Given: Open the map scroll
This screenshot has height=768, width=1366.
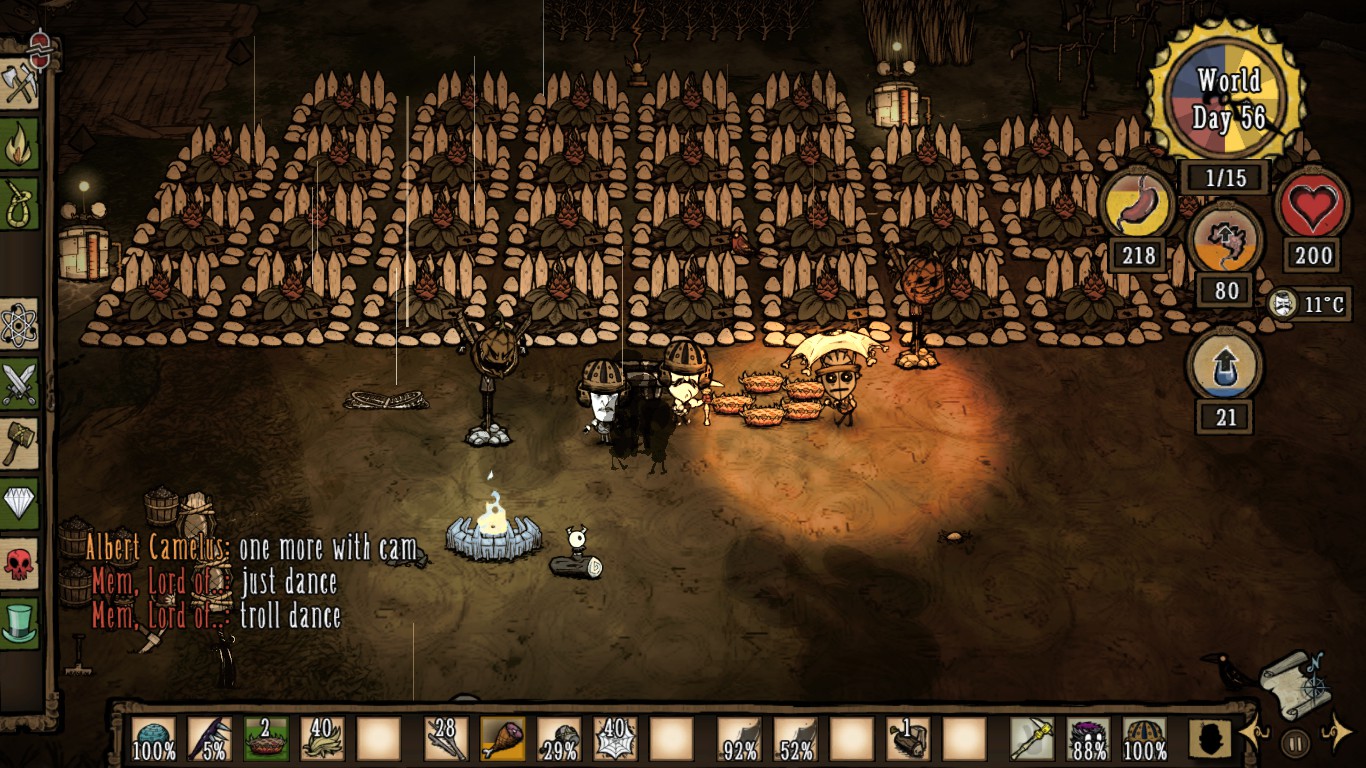Looking at the screenshot, I should [x=1296, y=684].
